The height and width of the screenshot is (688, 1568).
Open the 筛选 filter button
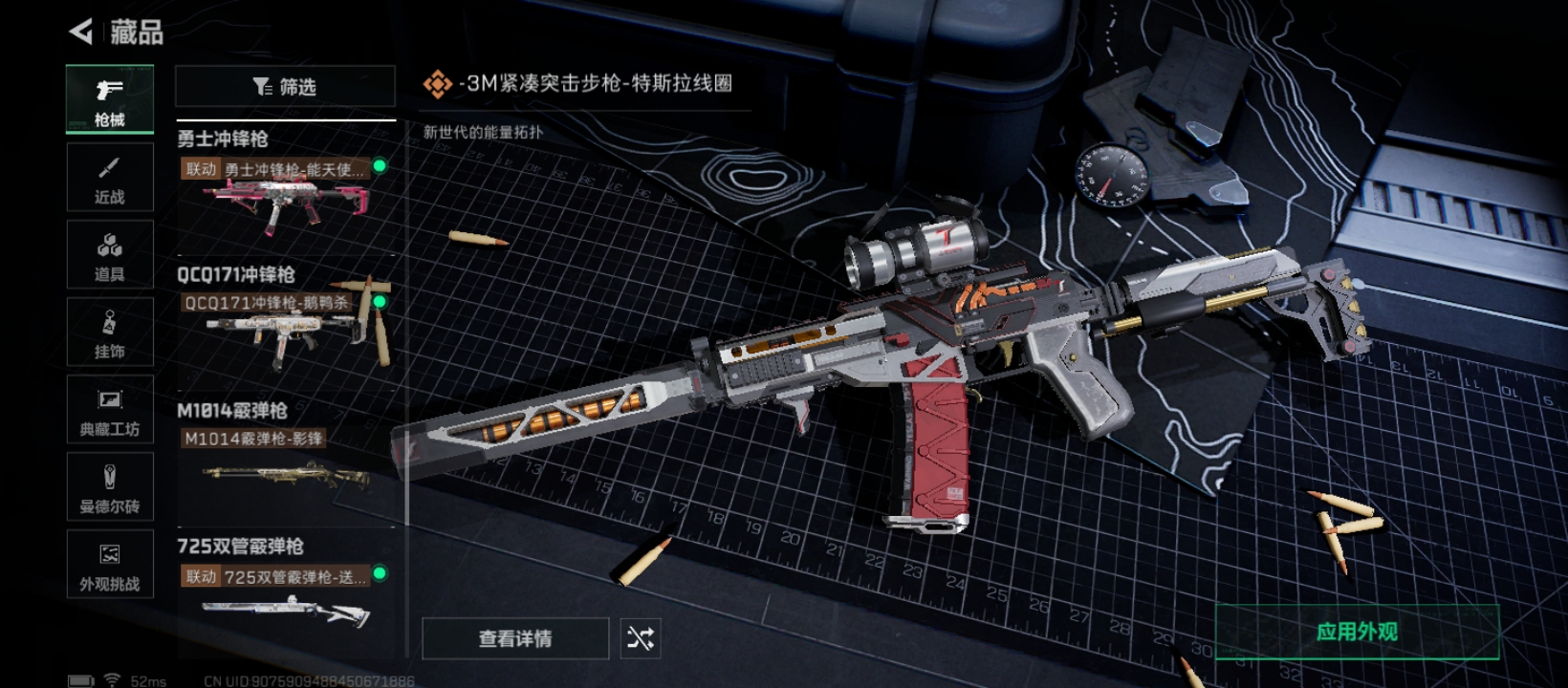285,87
